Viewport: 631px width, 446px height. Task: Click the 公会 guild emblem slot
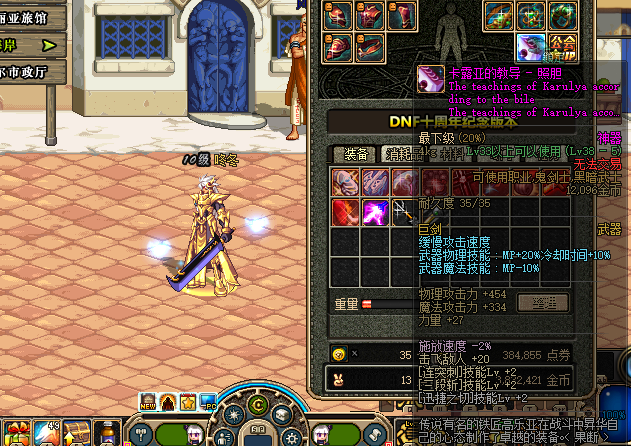(x=563, y=44)
